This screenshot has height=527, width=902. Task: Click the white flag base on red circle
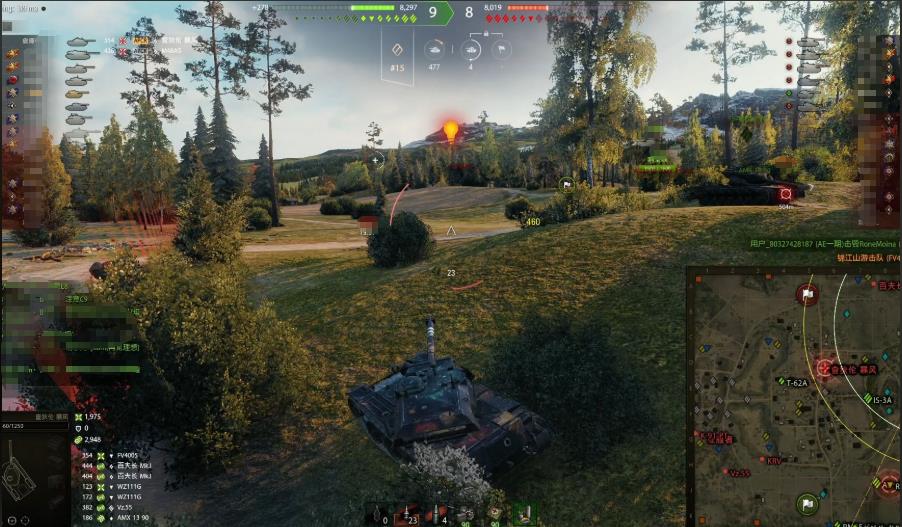click(807, 294)
